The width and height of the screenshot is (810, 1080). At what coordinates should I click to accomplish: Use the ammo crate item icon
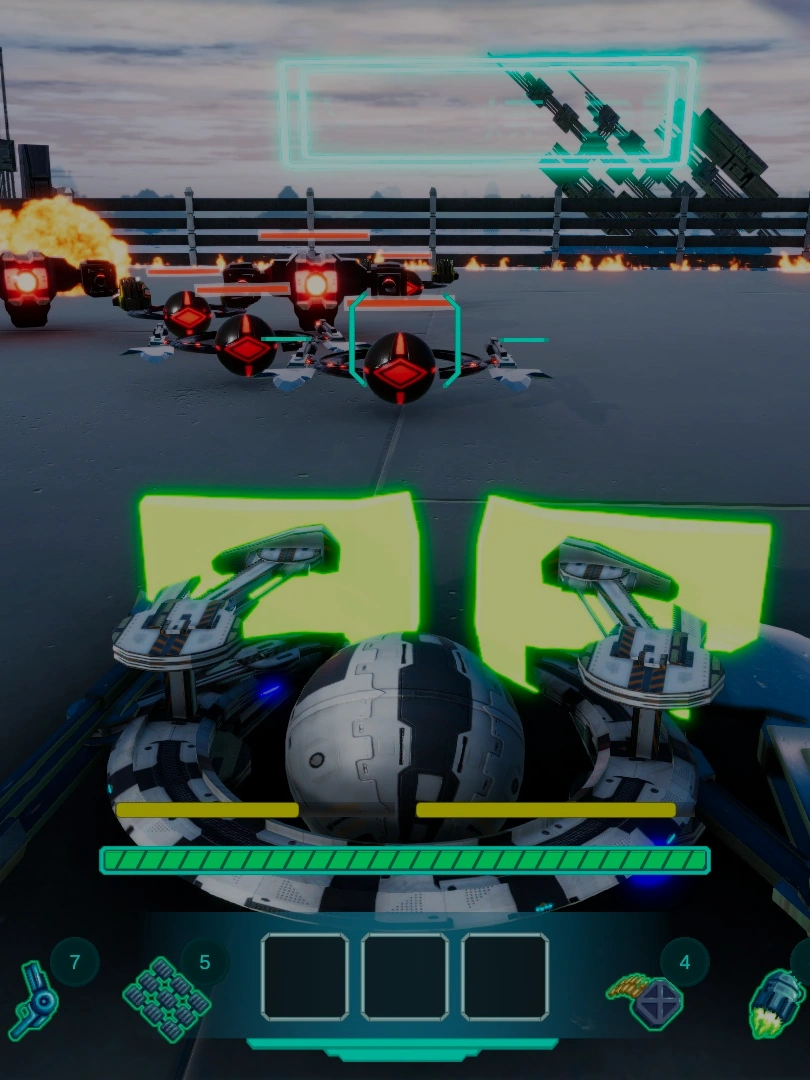point(645,998)
